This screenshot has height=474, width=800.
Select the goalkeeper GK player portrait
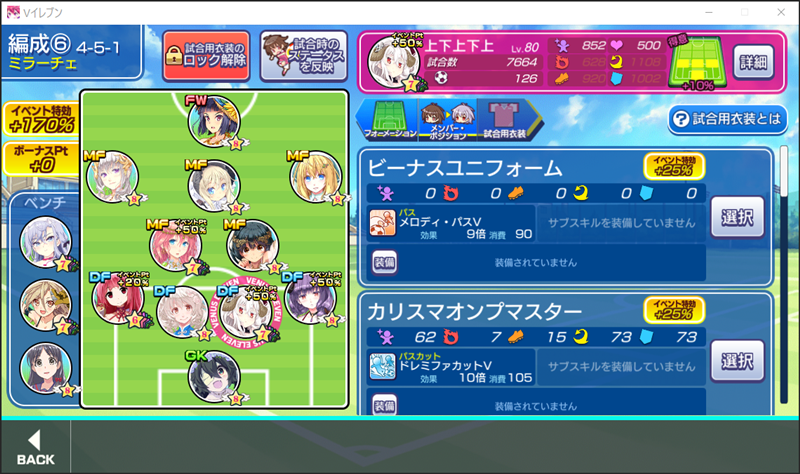[214, 376]
